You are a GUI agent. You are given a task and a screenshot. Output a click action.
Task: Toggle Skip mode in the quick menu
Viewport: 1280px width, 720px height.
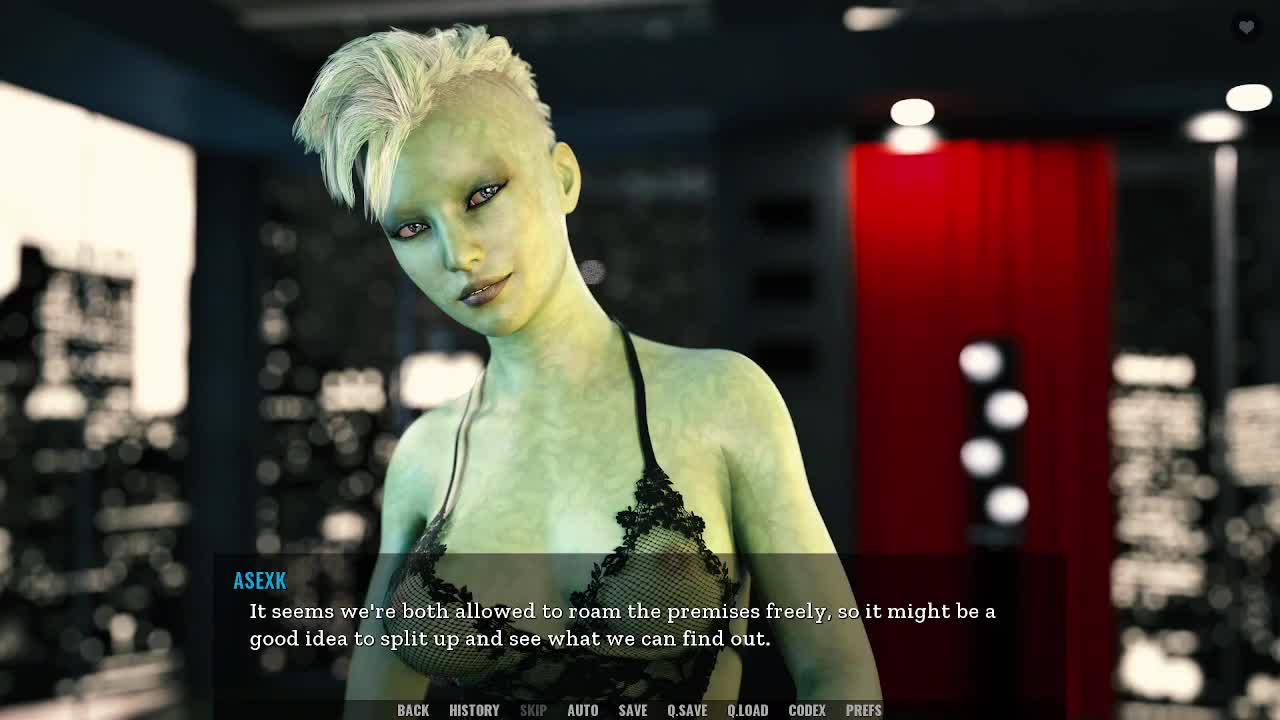click(533, 710)
